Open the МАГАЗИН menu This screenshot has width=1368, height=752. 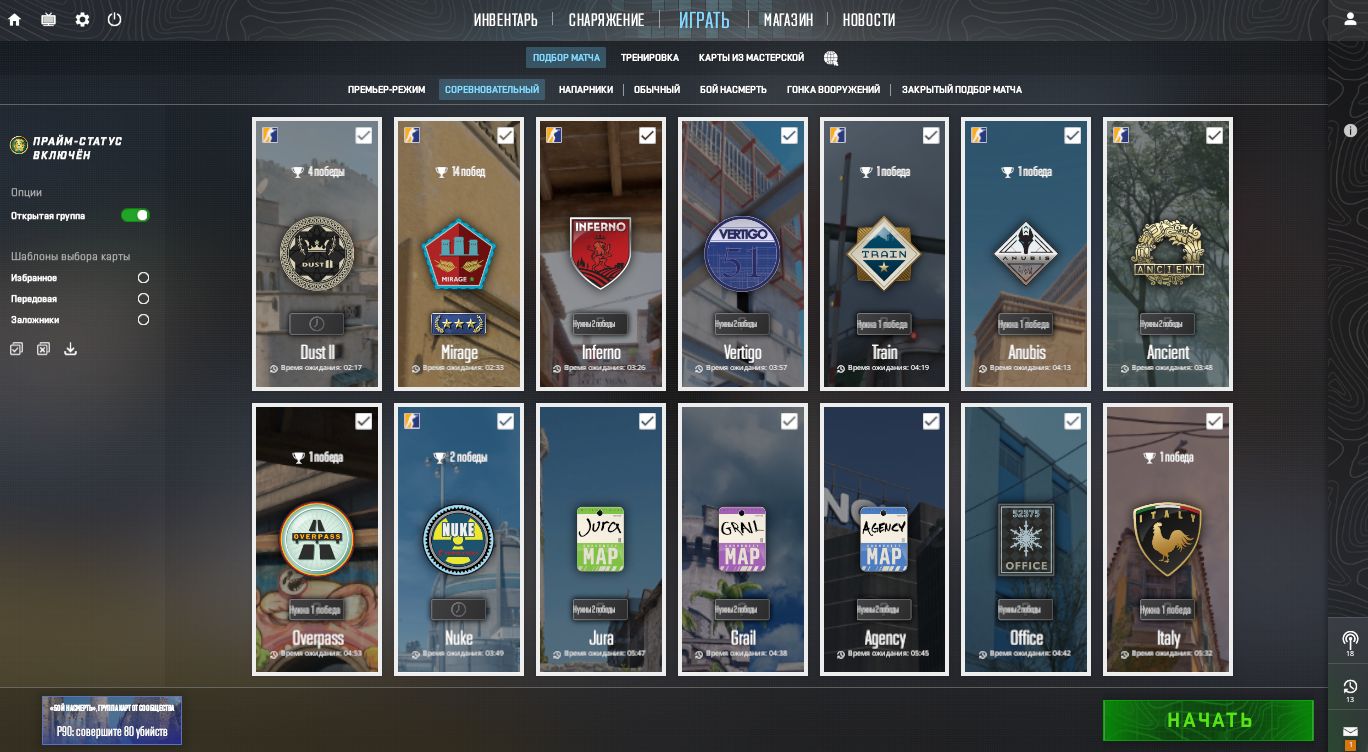coord(788,20)
